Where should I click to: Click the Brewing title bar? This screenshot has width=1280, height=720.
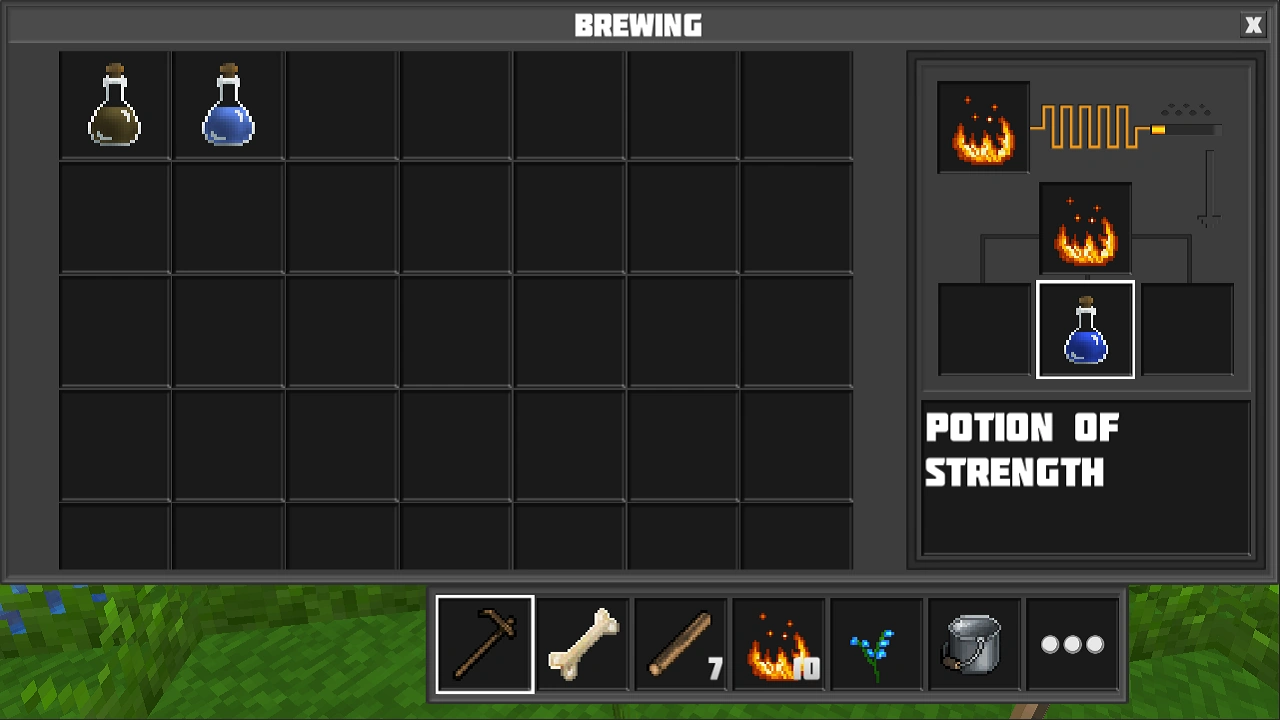click(x=640, y=24)
